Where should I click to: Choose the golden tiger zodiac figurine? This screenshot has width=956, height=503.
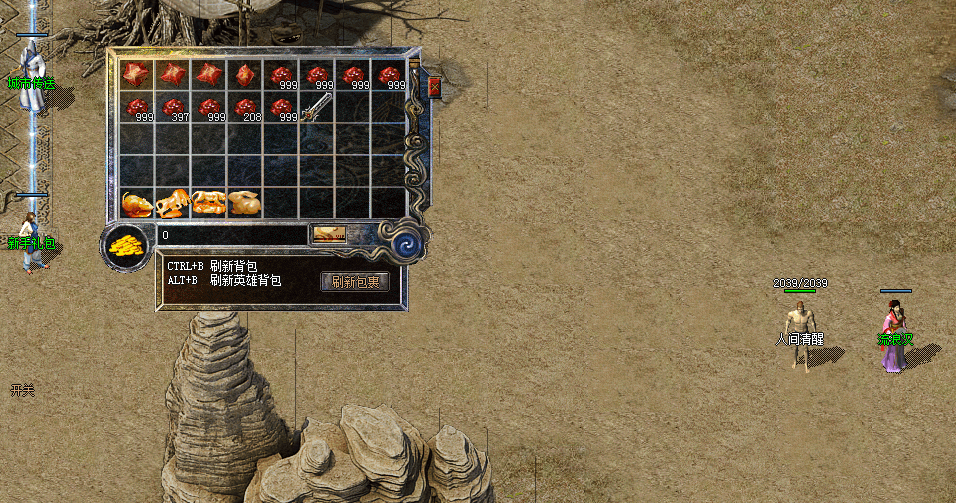point(209,203)
